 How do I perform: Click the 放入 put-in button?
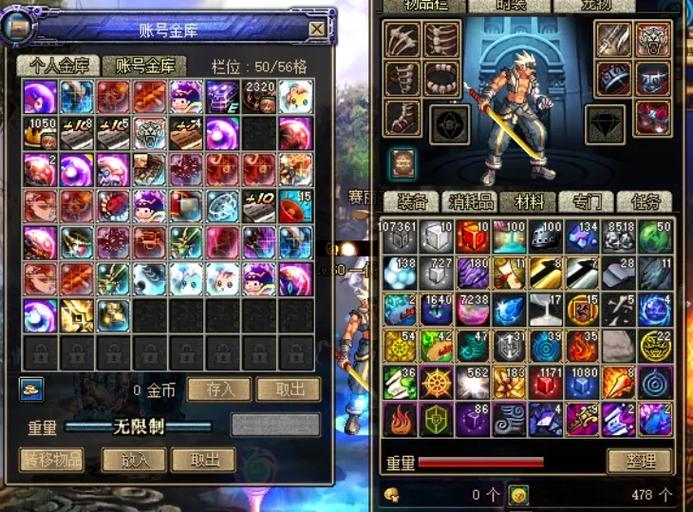tap(134, 460)
